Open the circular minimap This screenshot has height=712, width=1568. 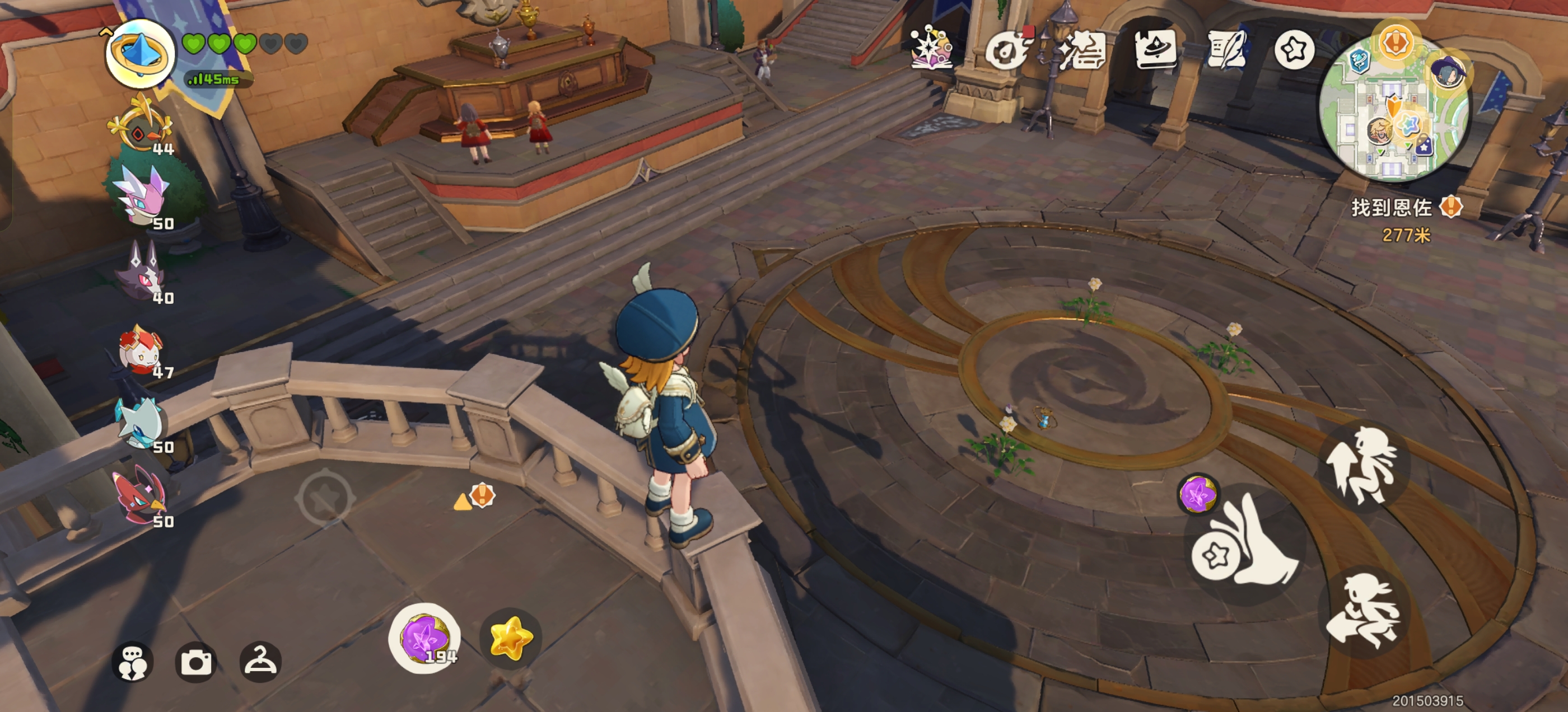pyautogui.click(x=1394, y=113)
